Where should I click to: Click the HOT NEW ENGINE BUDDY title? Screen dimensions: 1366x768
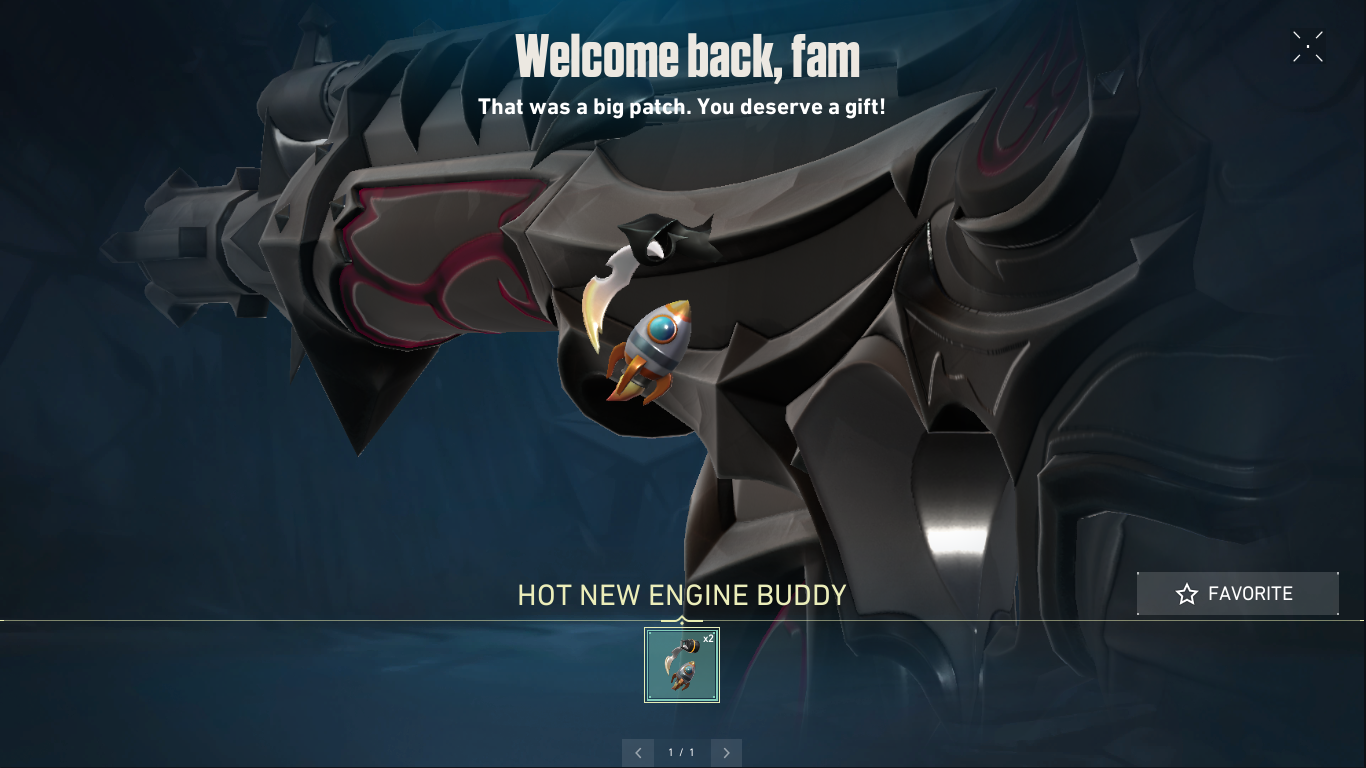(x=681, y=595)
